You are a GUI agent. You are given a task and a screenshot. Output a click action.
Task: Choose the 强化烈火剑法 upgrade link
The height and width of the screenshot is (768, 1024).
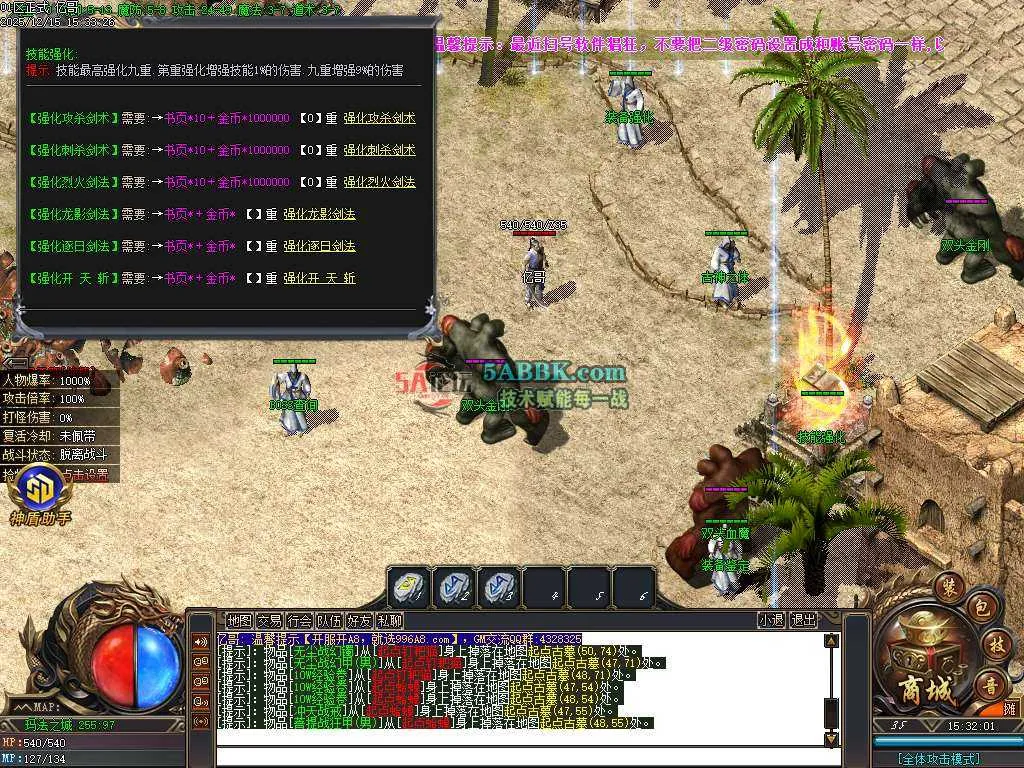379,182
